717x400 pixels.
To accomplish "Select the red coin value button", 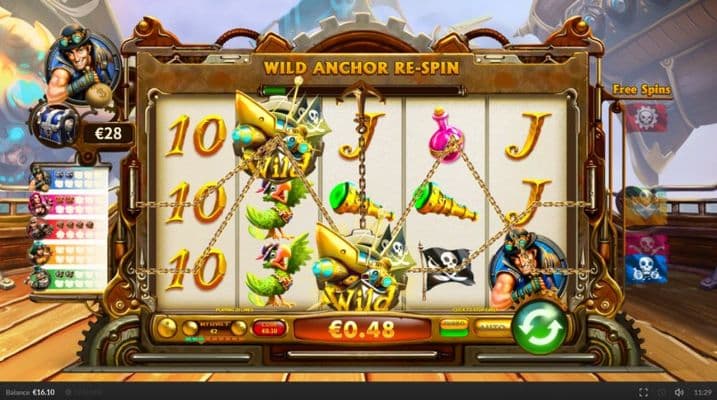I will point(267,327).
